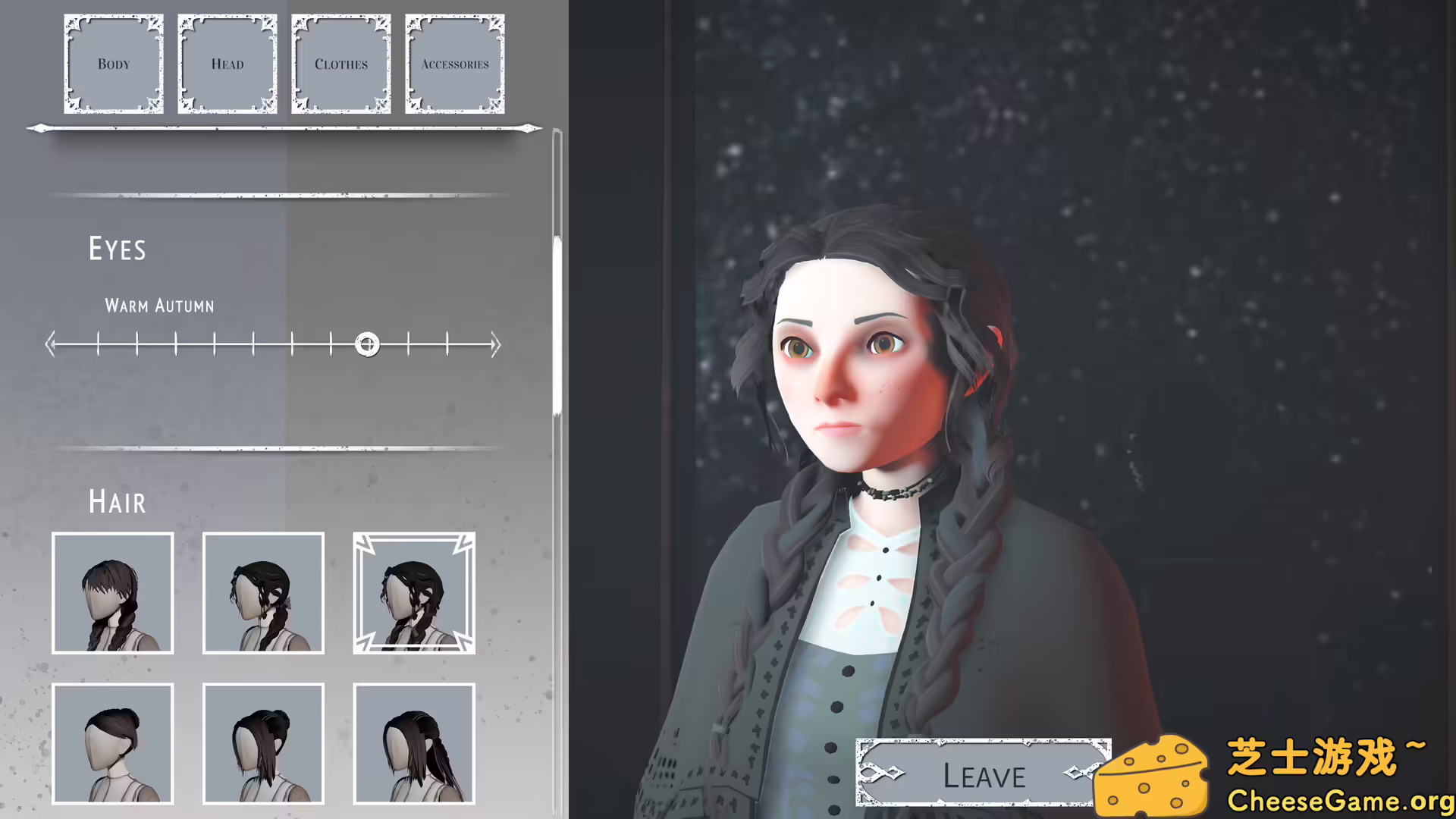Click the right arrow of the eye color slider
Image resolution: width=1456 pixels, height=819 pixels.
pos(497,344)
